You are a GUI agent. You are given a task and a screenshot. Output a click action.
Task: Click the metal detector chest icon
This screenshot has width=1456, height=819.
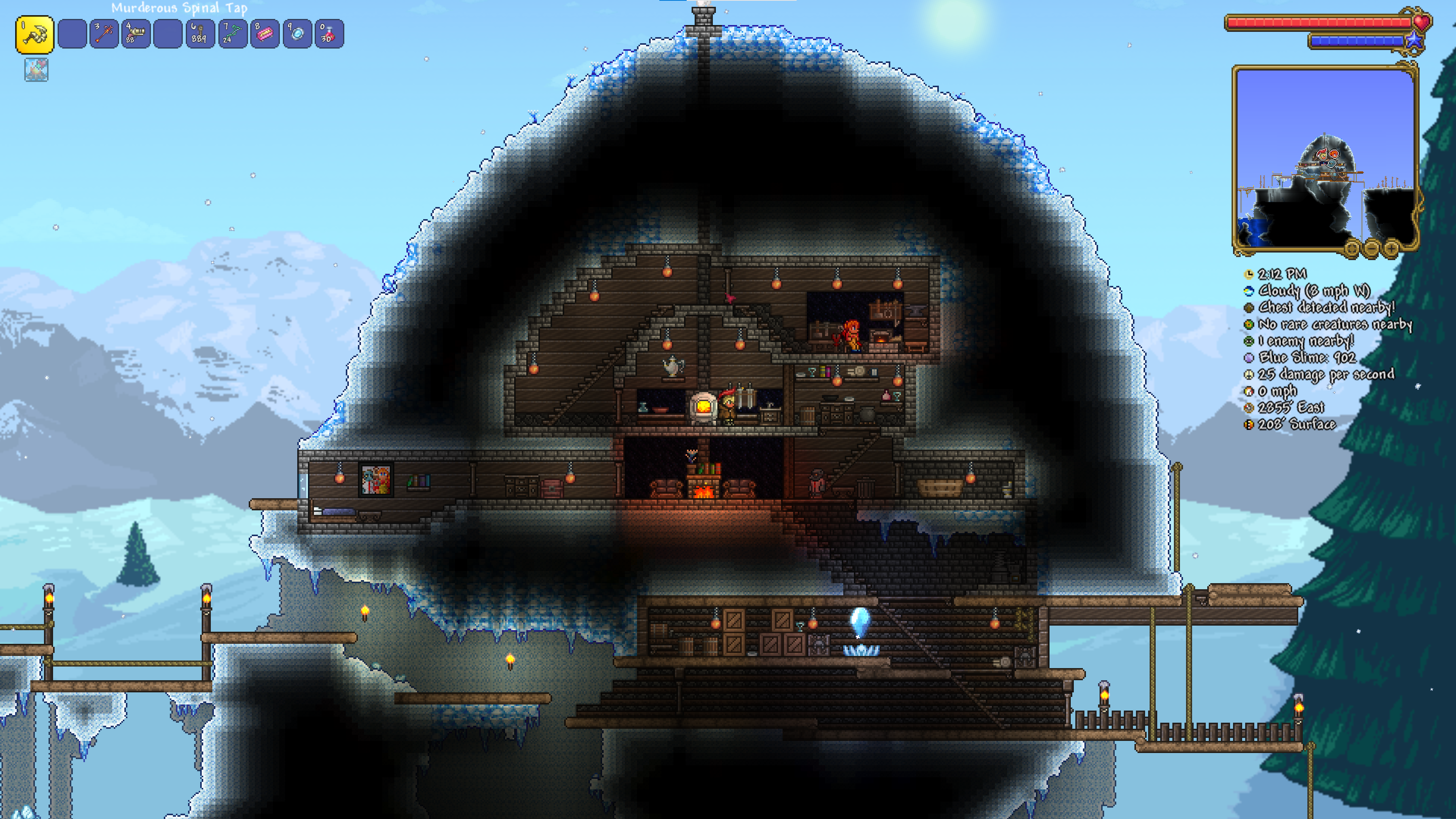click(1249, 309)
